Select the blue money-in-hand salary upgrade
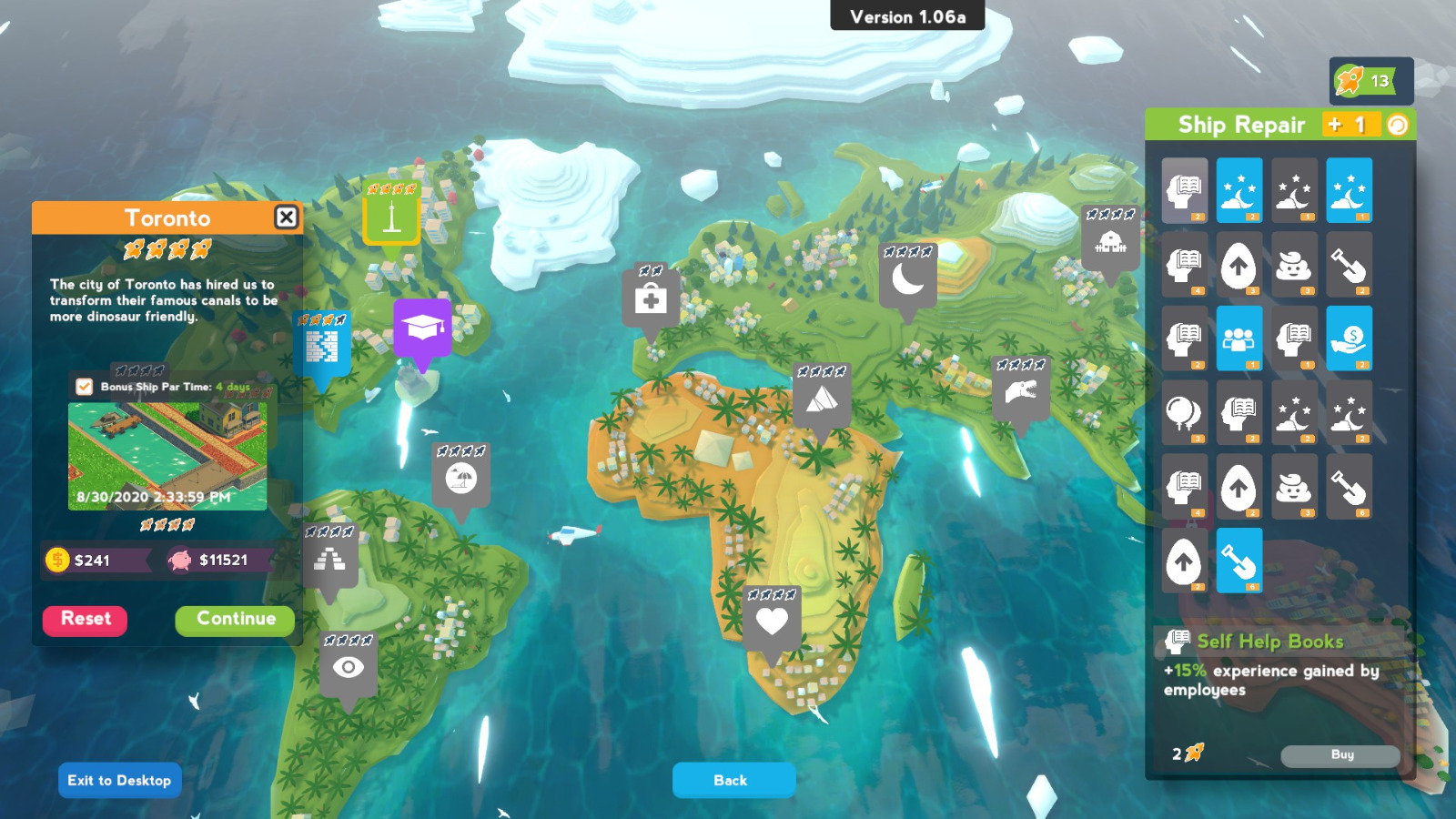Image resolution: width=1456 pixels, height=819 pixels. tap(1350, 339)
